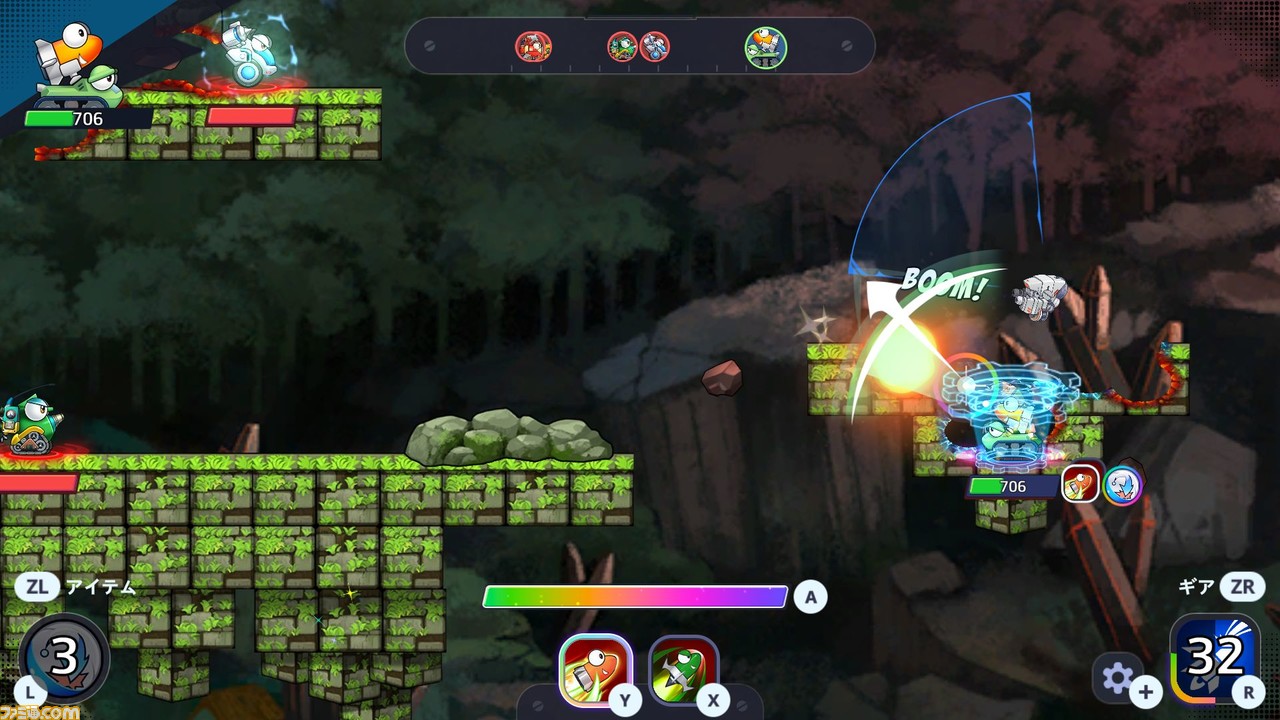Select the green goggle worm turn portrait
The height and width of the screenshot is (720, 1280).
point(622,47)
